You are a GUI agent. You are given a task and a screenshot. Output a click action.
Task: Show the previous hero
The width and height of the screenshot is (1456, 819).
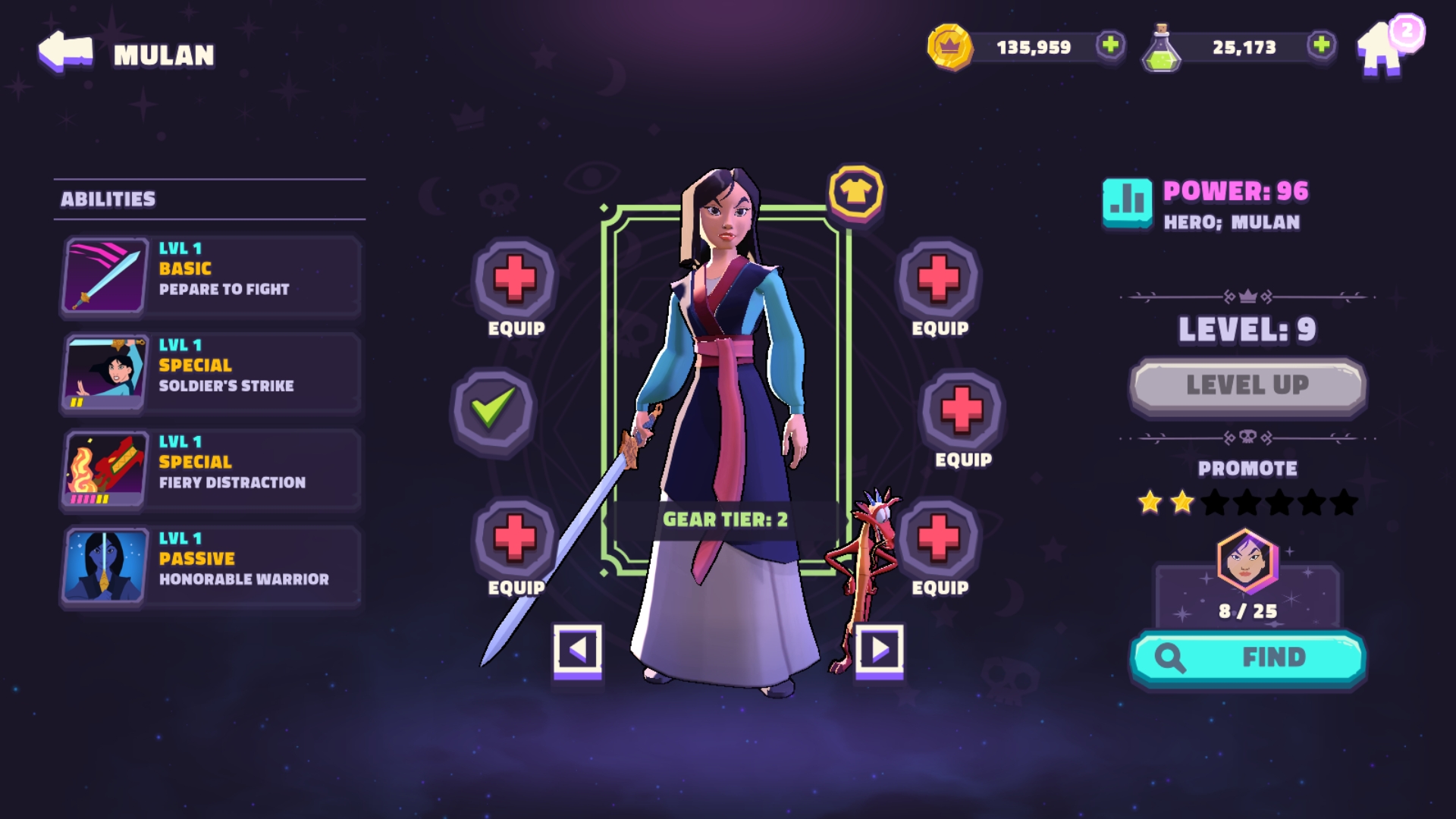[x=577, y=650]
